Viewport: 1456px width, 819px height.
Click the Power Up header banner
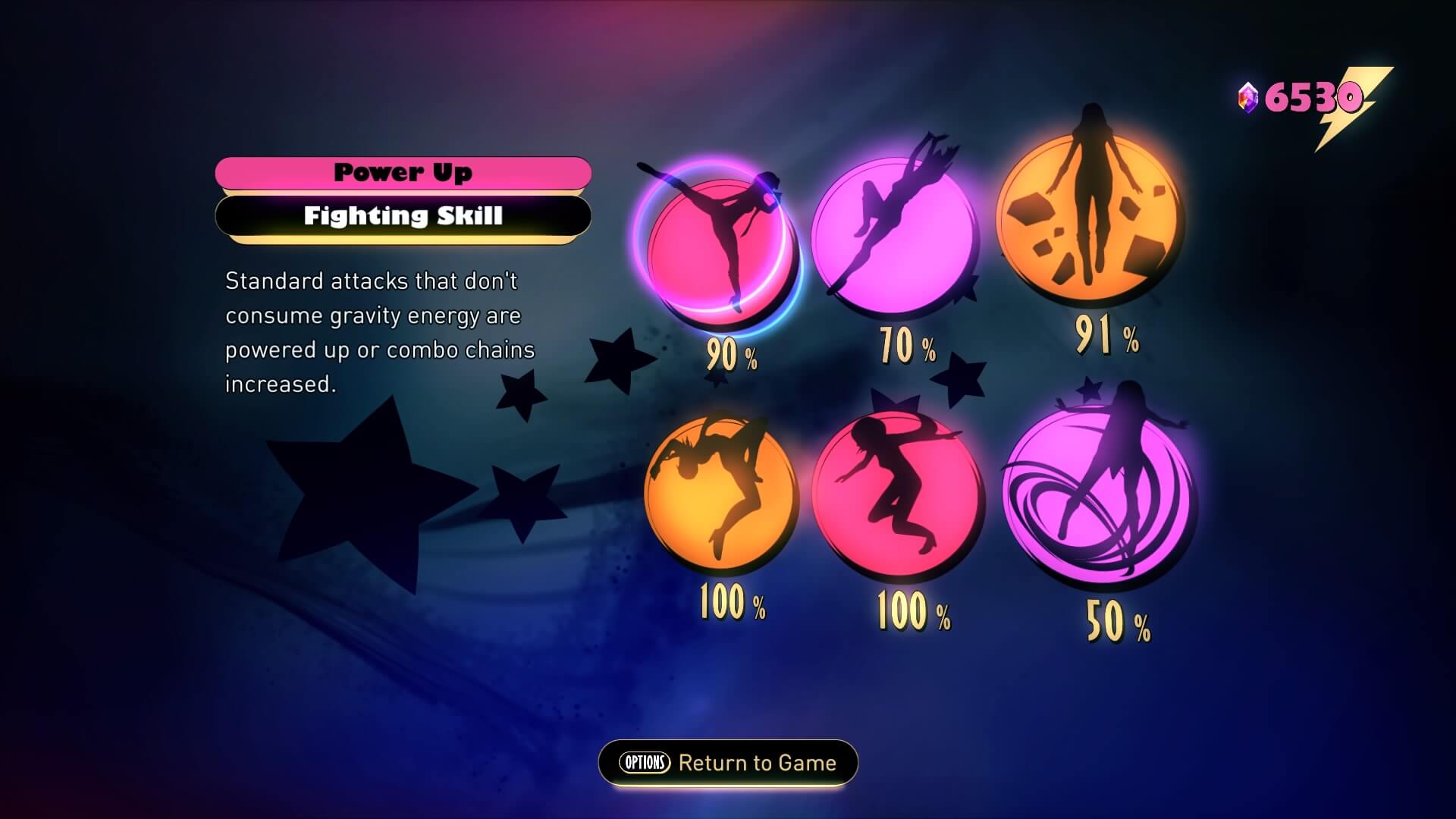pyautogui.click(x=403, y=172)
